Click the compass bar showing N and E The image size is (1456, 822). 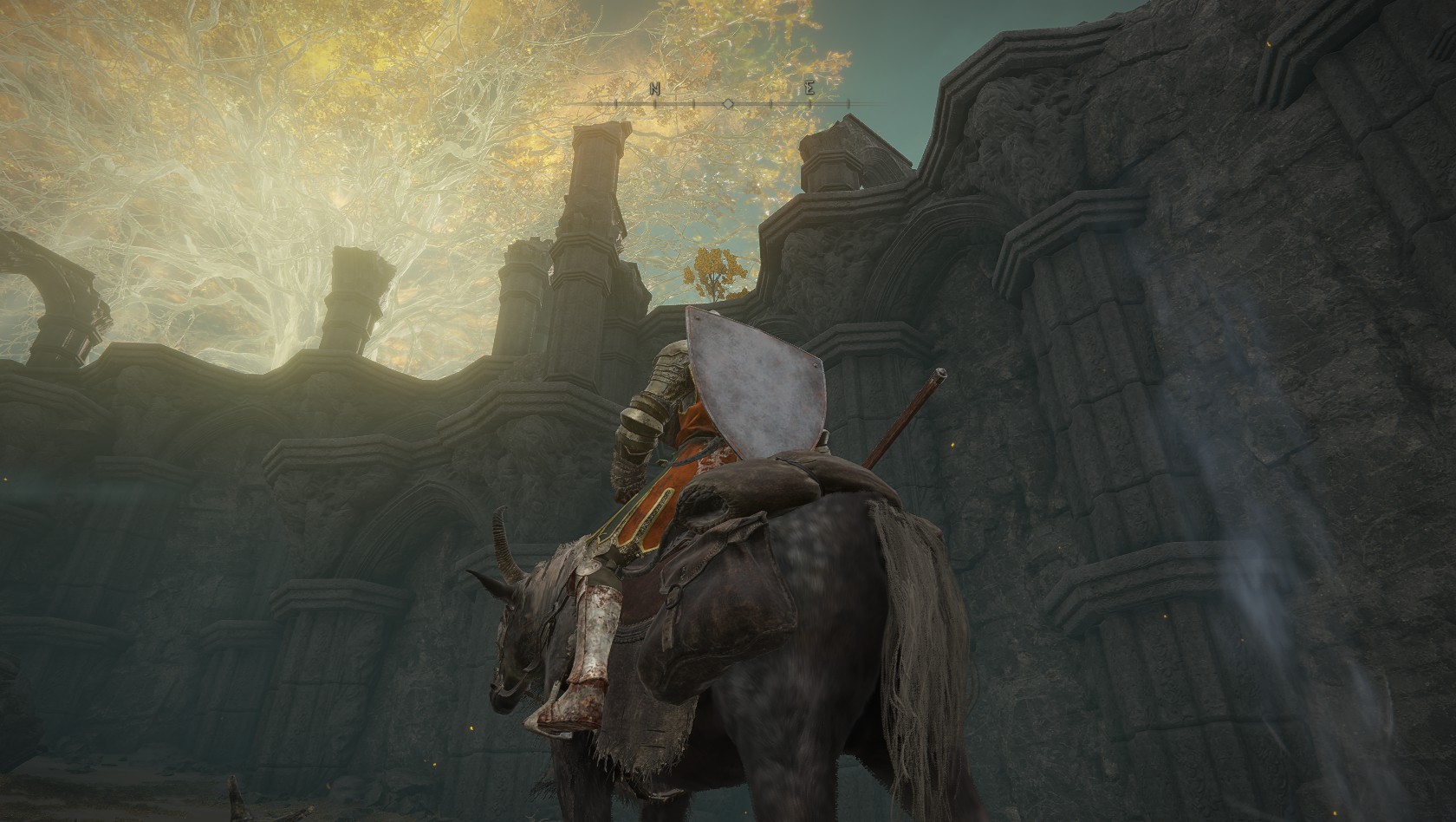(728, 102)
